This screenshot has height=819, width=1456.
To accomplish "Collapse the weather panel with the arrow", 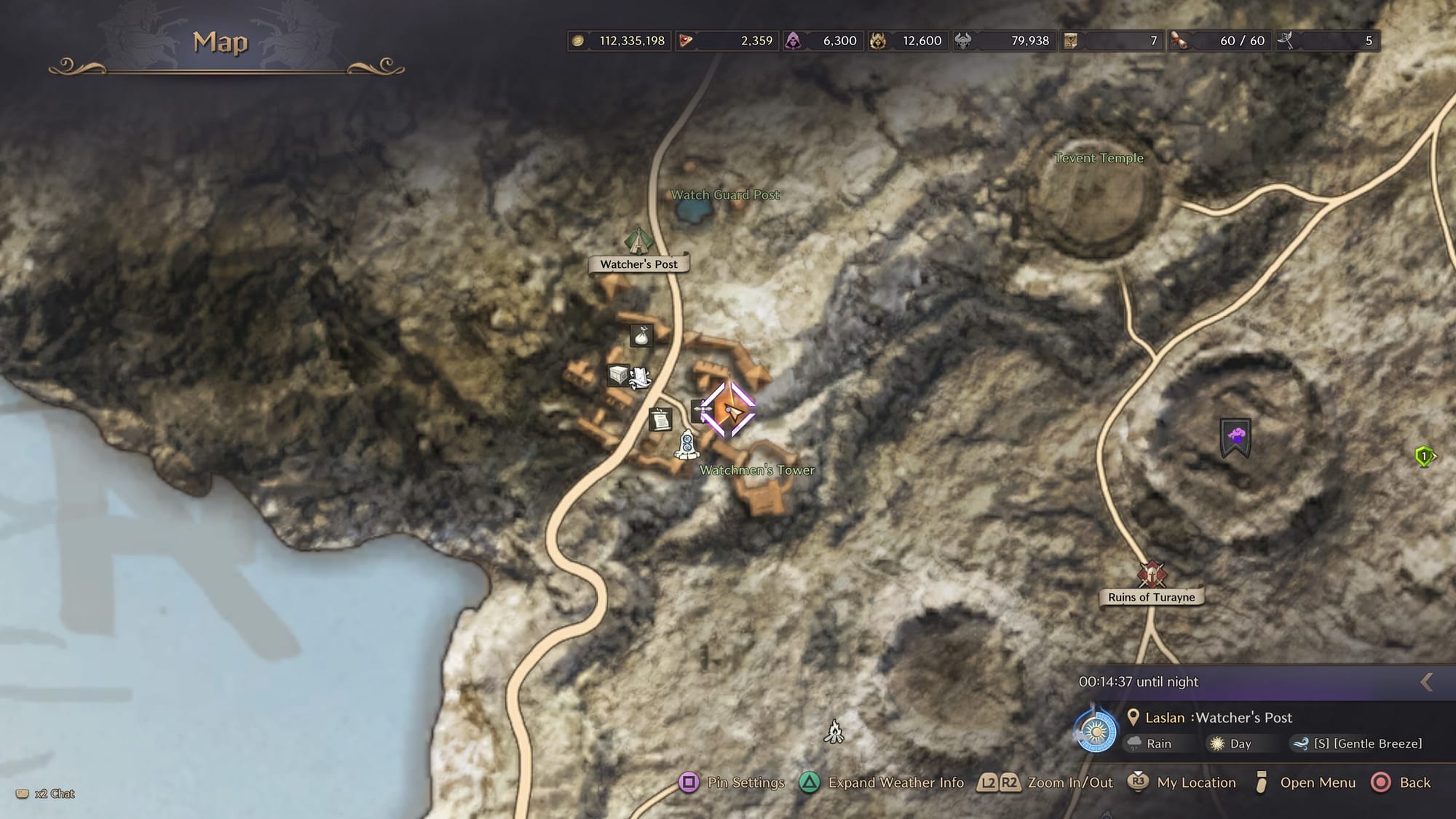I will click(x=1427, y=681).
